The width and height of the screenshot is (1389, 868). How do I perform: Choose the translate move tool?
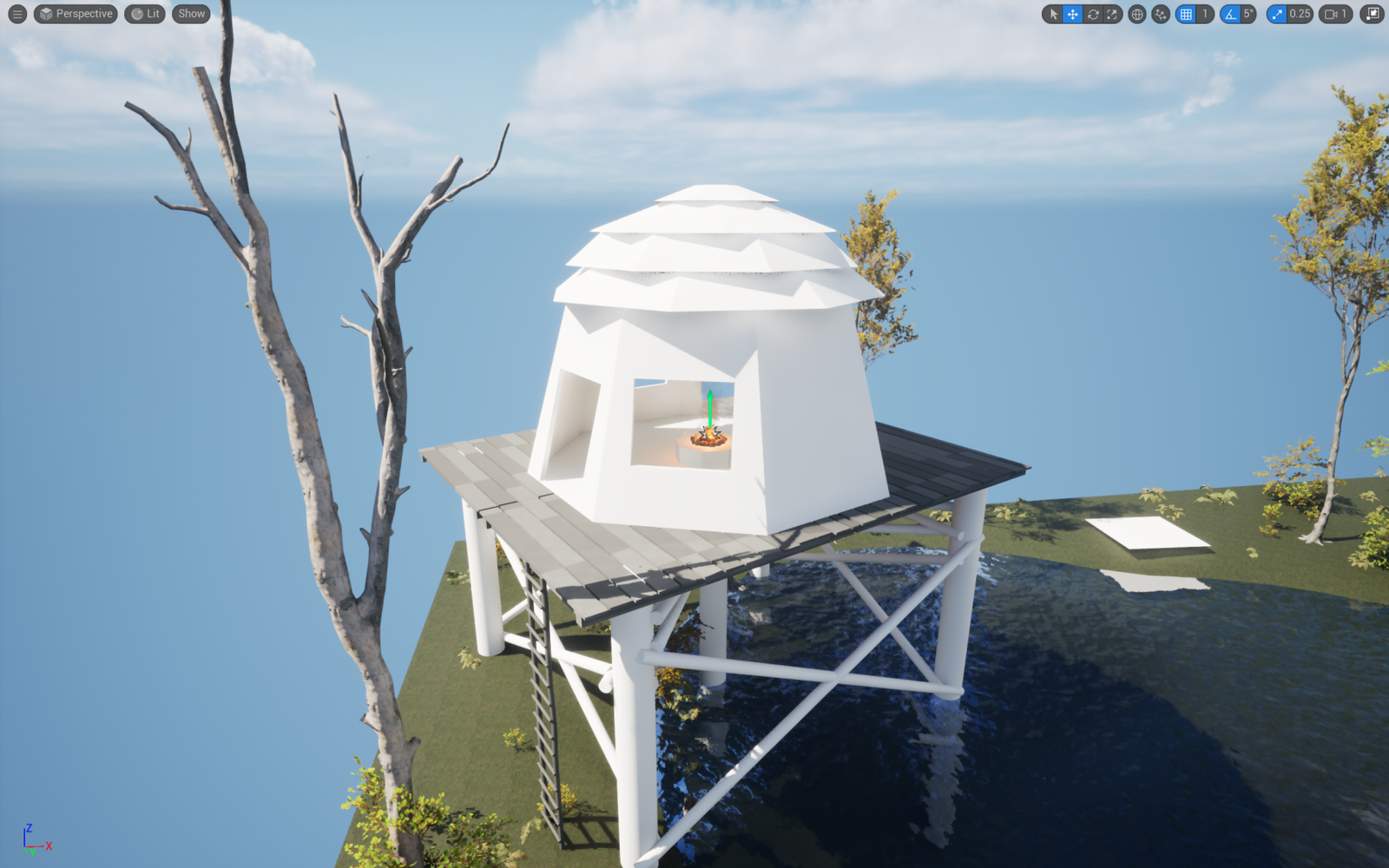click(1073, 14)
